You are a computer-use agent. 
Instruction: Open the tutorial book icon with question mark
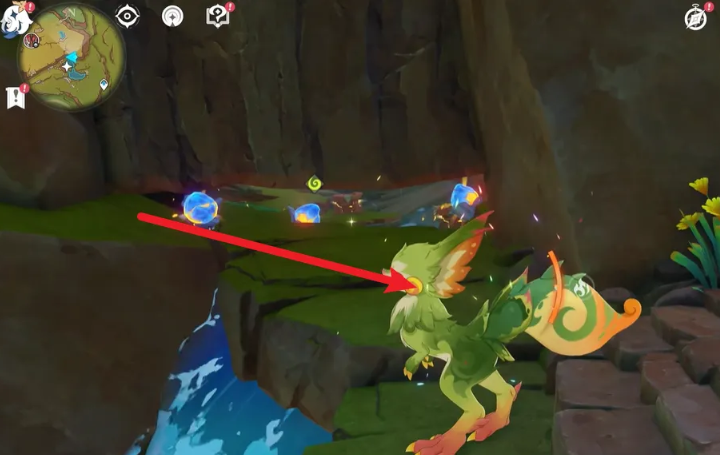coord(217,16)
